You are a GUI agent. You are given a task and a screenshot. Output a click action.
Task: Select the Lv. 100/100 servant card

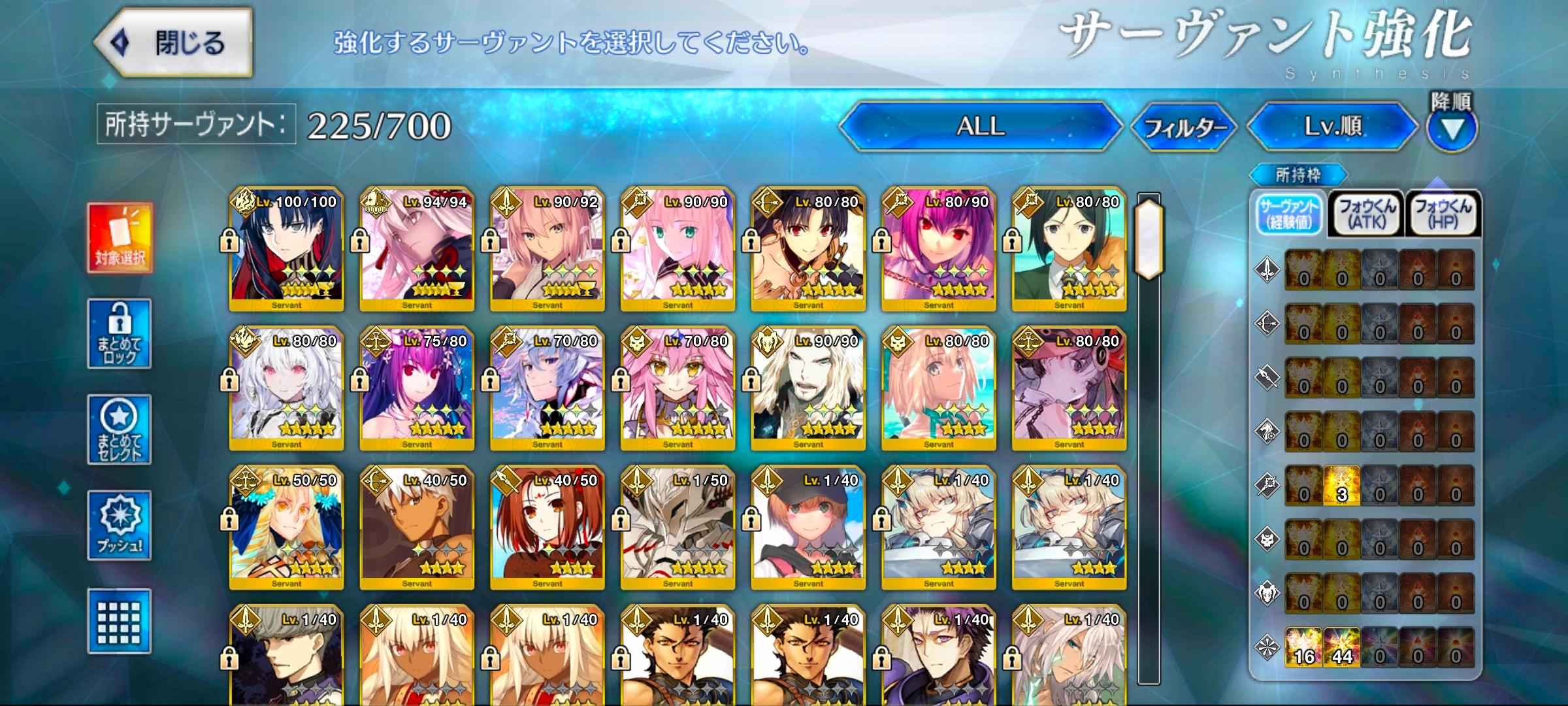pyautogui.click(x=286, y=248)
